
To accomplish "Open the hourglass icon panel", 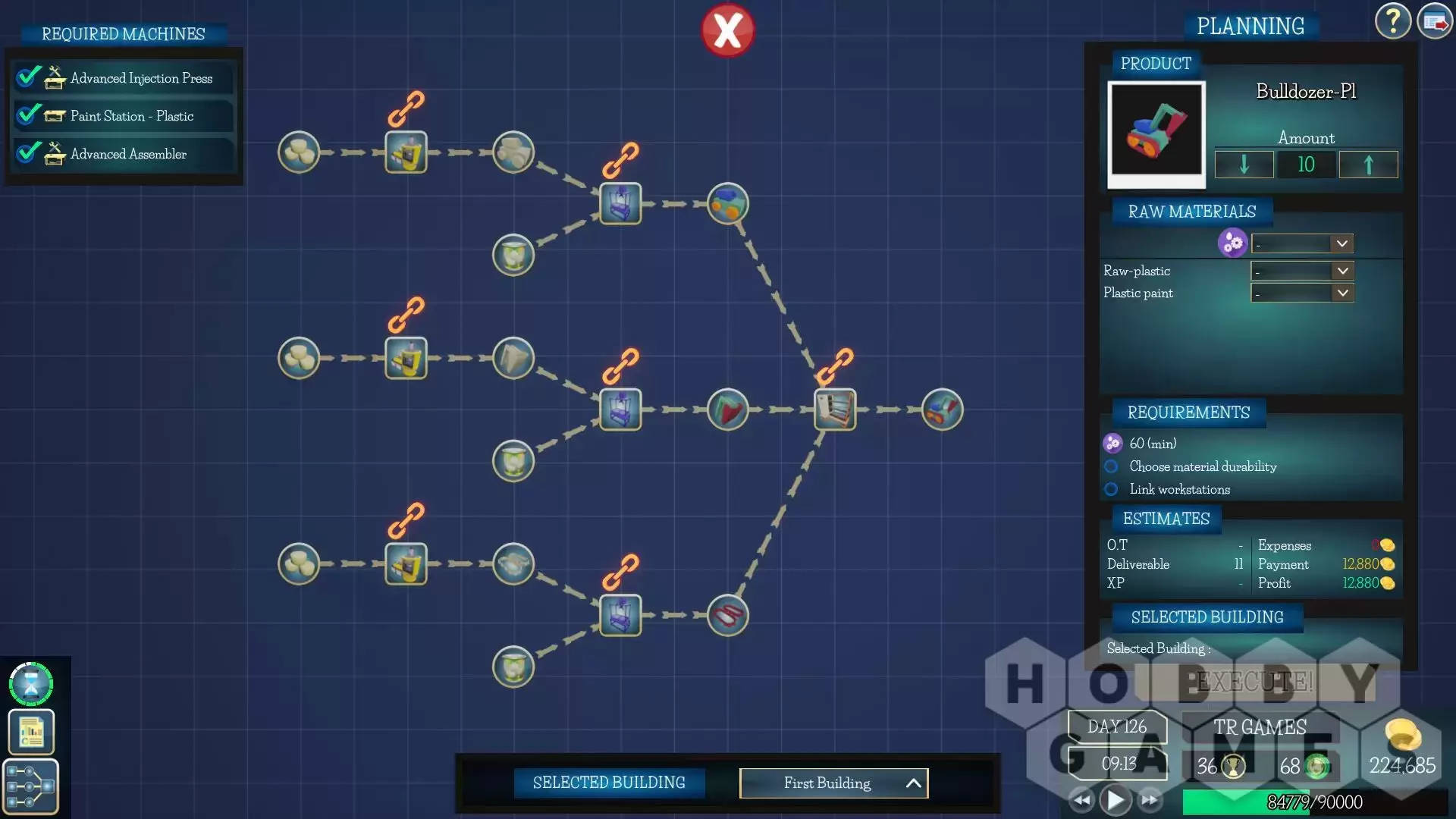I will click(x=31, y=684).
